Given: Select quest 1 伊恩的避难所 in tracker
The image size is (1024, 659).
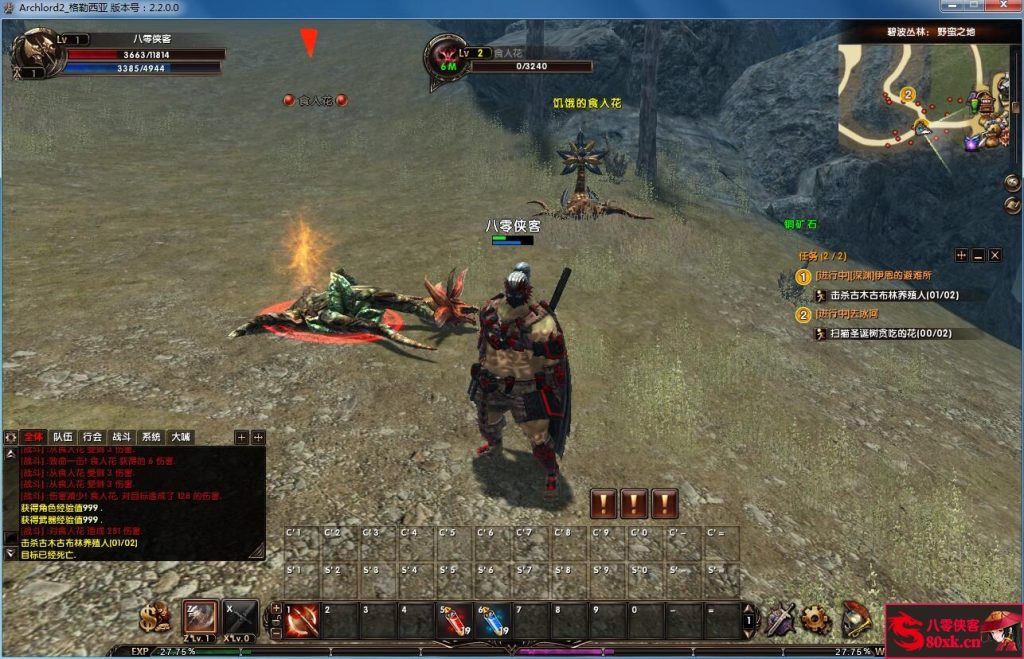Looking at the screenshot, I should click(873, 276).
